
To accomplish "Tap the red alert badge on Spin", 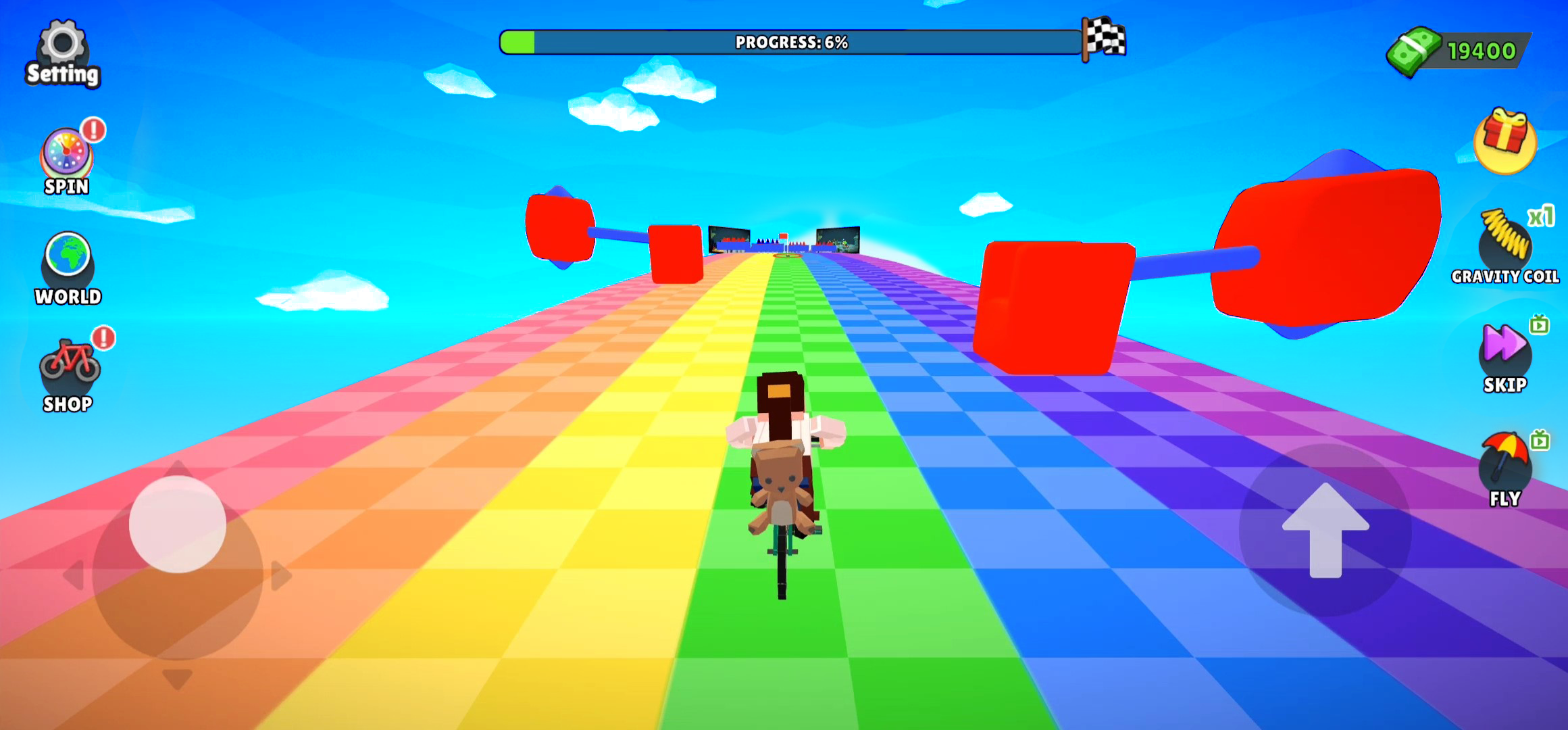I will tap(93, 130).
